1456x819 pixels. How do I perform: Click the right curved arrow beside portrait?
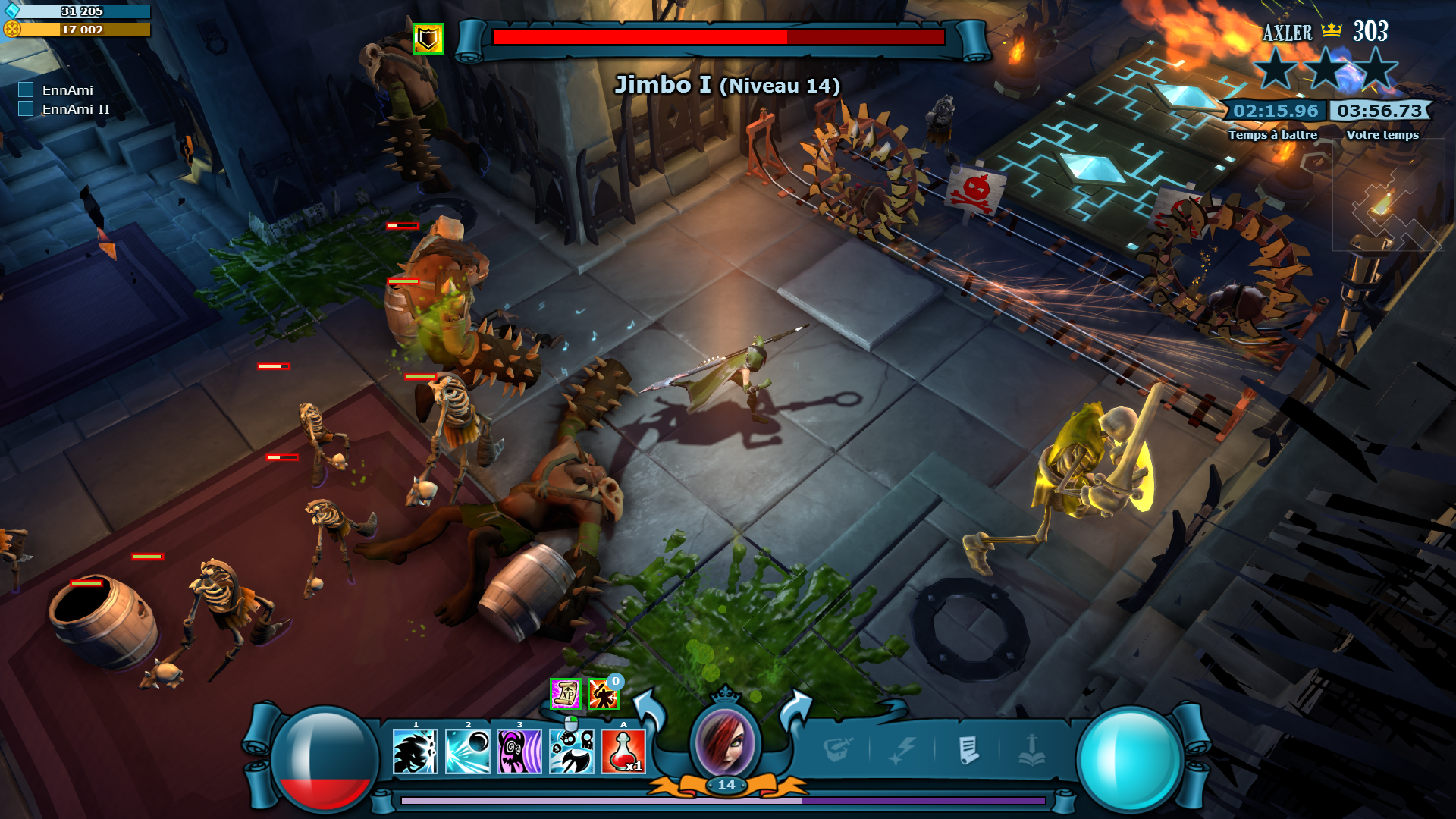click(x=795, y=711)
